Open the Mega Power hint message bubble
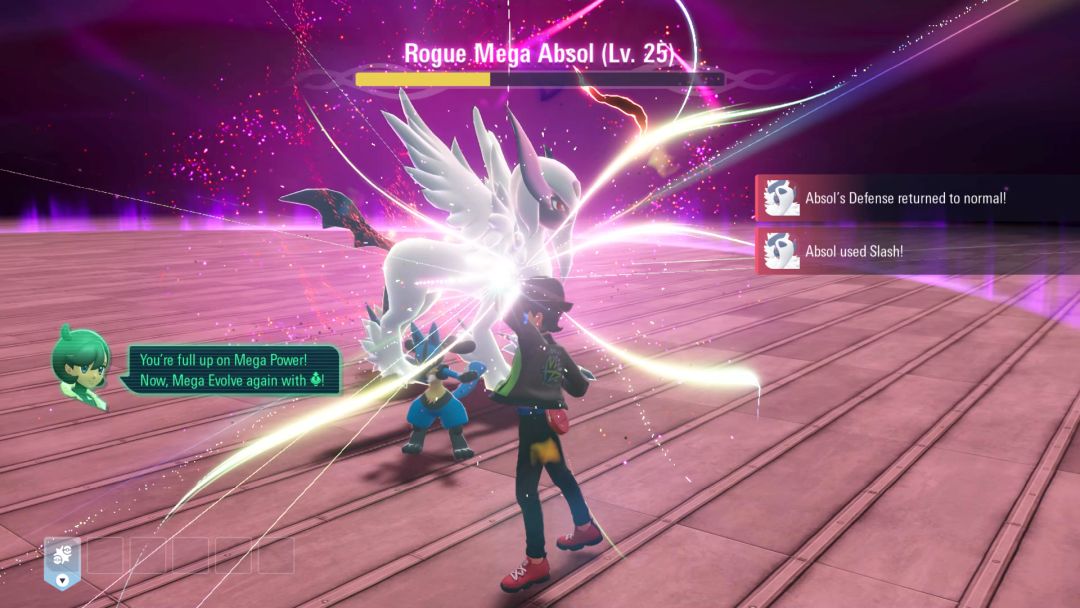Screen dimensions: 1080x608 coord(233,370)
